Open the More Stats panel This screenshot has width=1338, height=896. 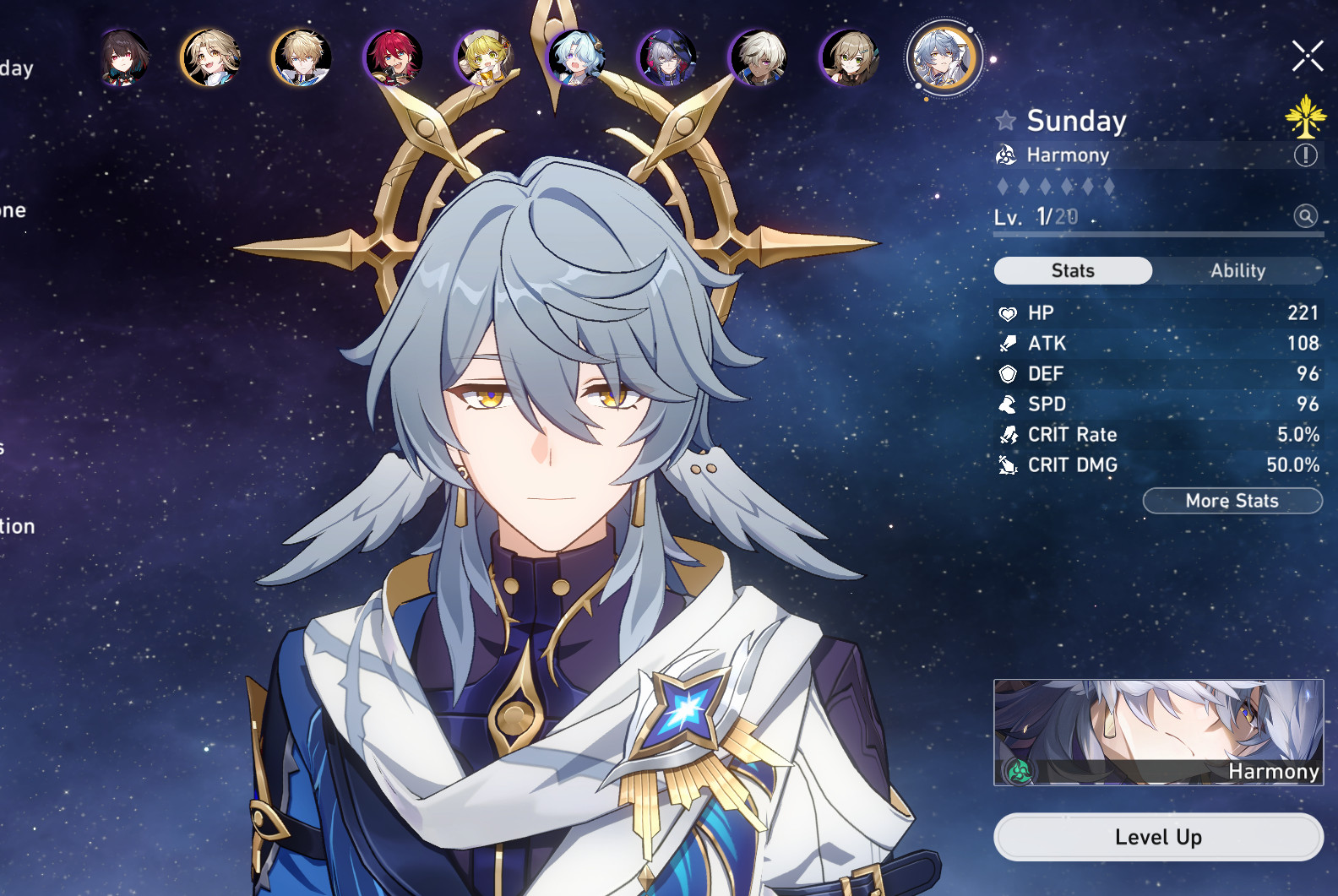coord(1232,501)
